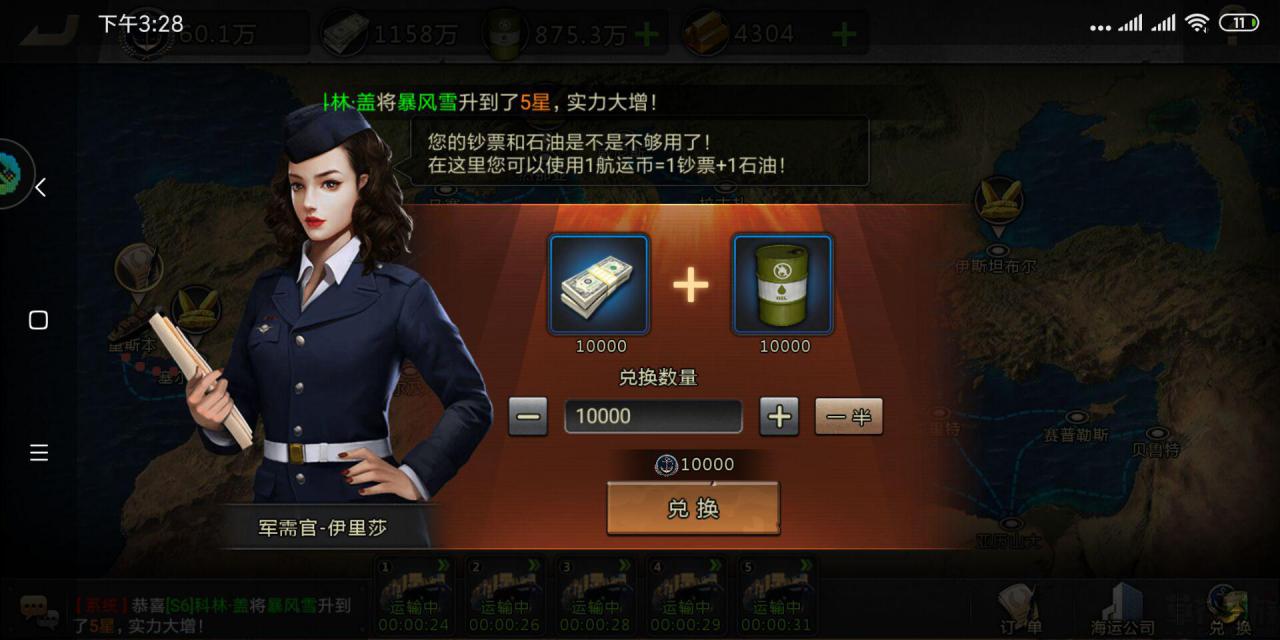Image resolution: width=1280 pixels, height=640 pixels.
Task: Open the 订单 orders menu
Action: [1020, 606]
